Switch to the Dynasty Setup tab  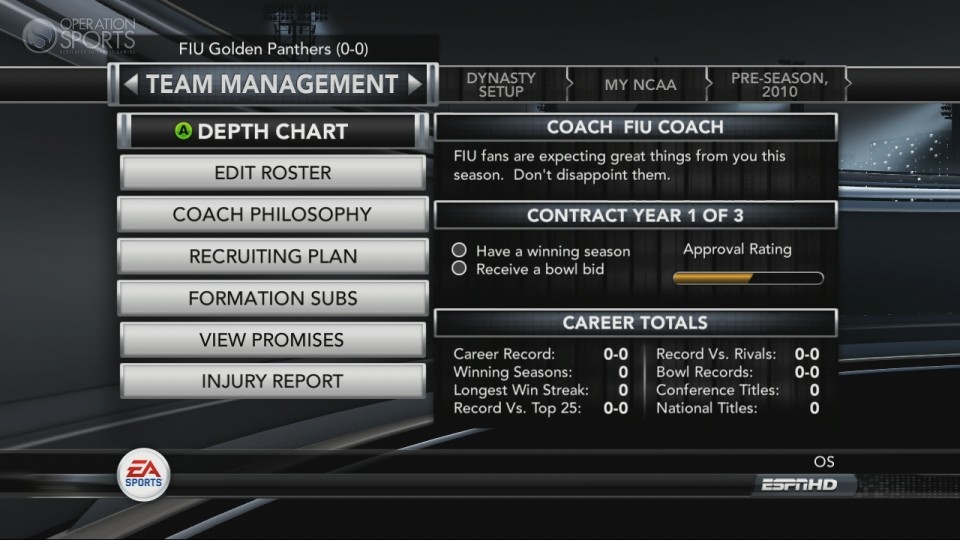click(501, 85)
